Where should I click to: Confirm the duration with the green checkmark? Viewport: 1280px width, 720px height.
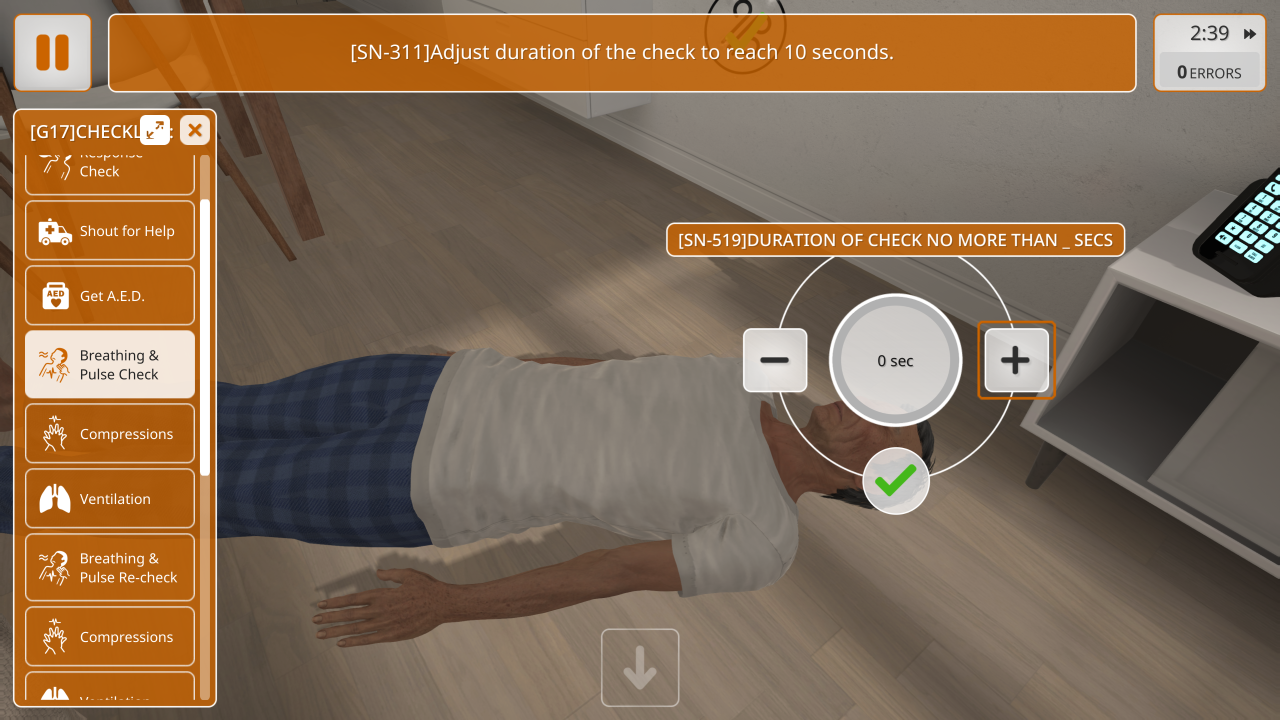coord(896,481)
